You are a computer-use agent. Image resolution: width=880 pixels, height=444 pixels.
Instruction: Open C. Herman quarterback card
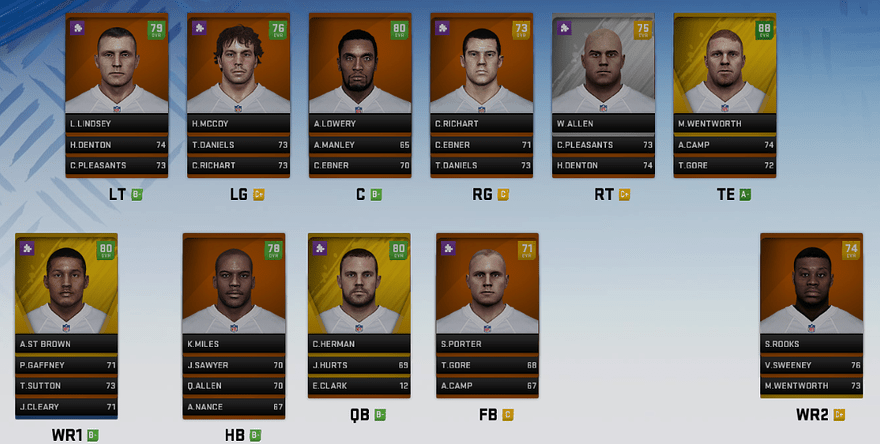coord(360,290)
